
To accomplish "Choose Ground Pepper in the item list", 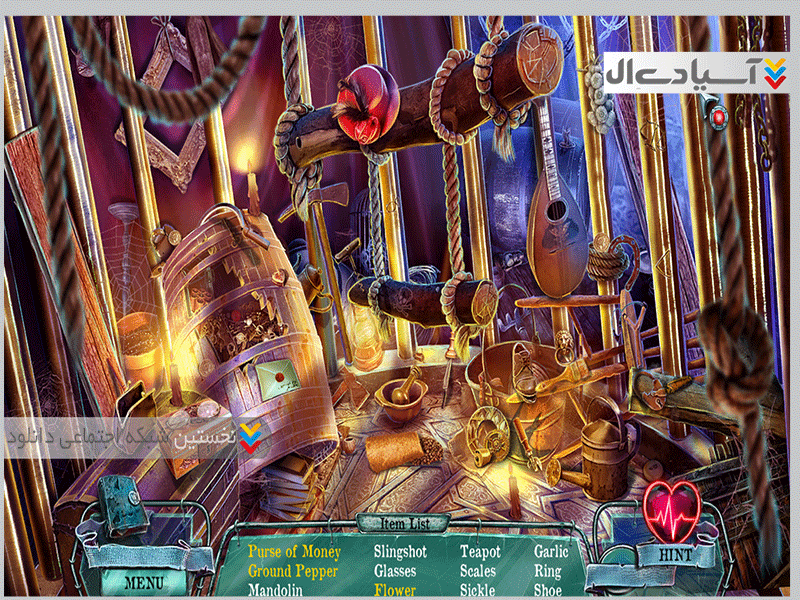I will 293,572.
